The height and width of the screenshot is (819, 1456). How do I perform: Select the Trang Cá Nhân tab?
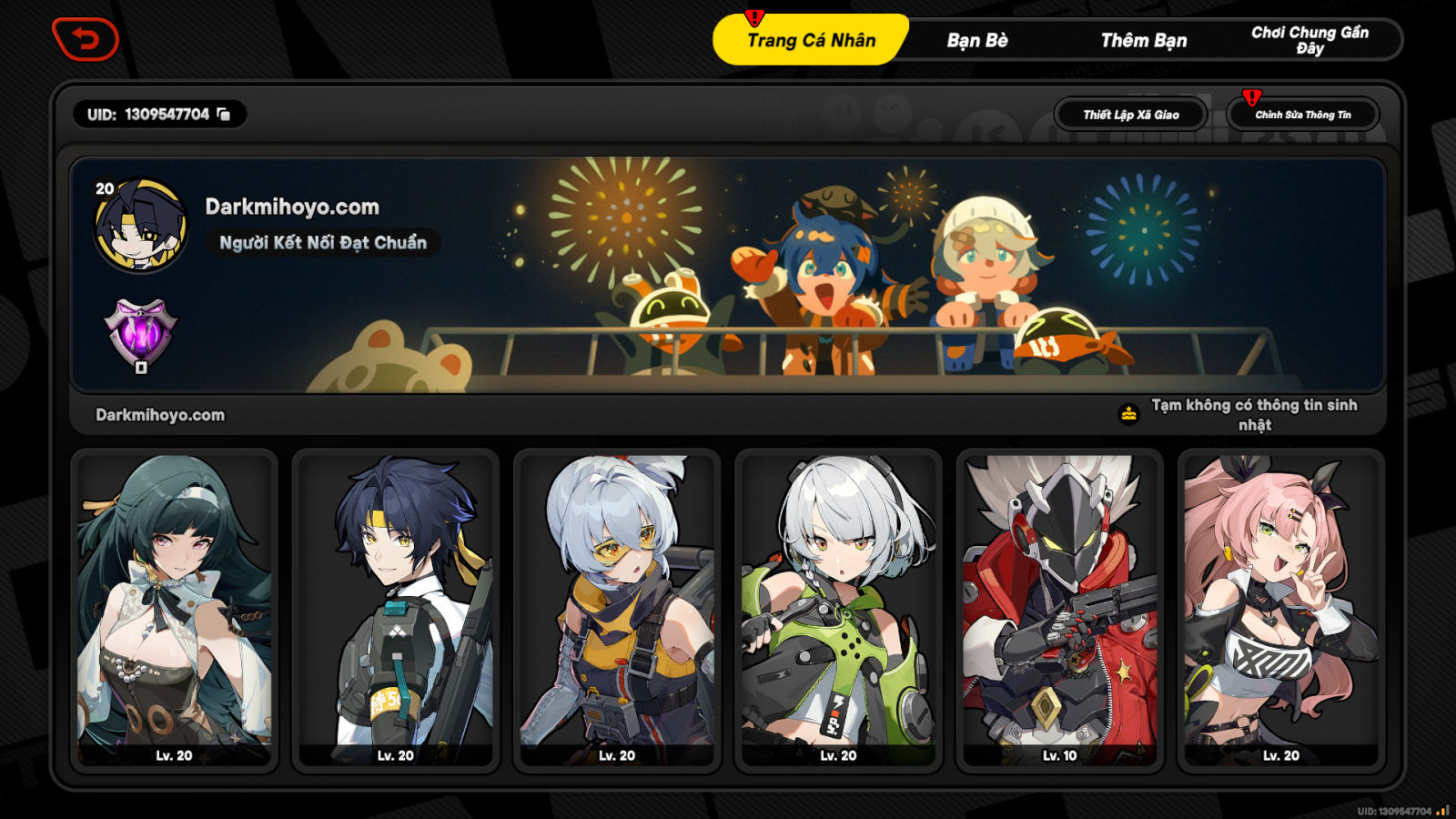click(811, 40)
